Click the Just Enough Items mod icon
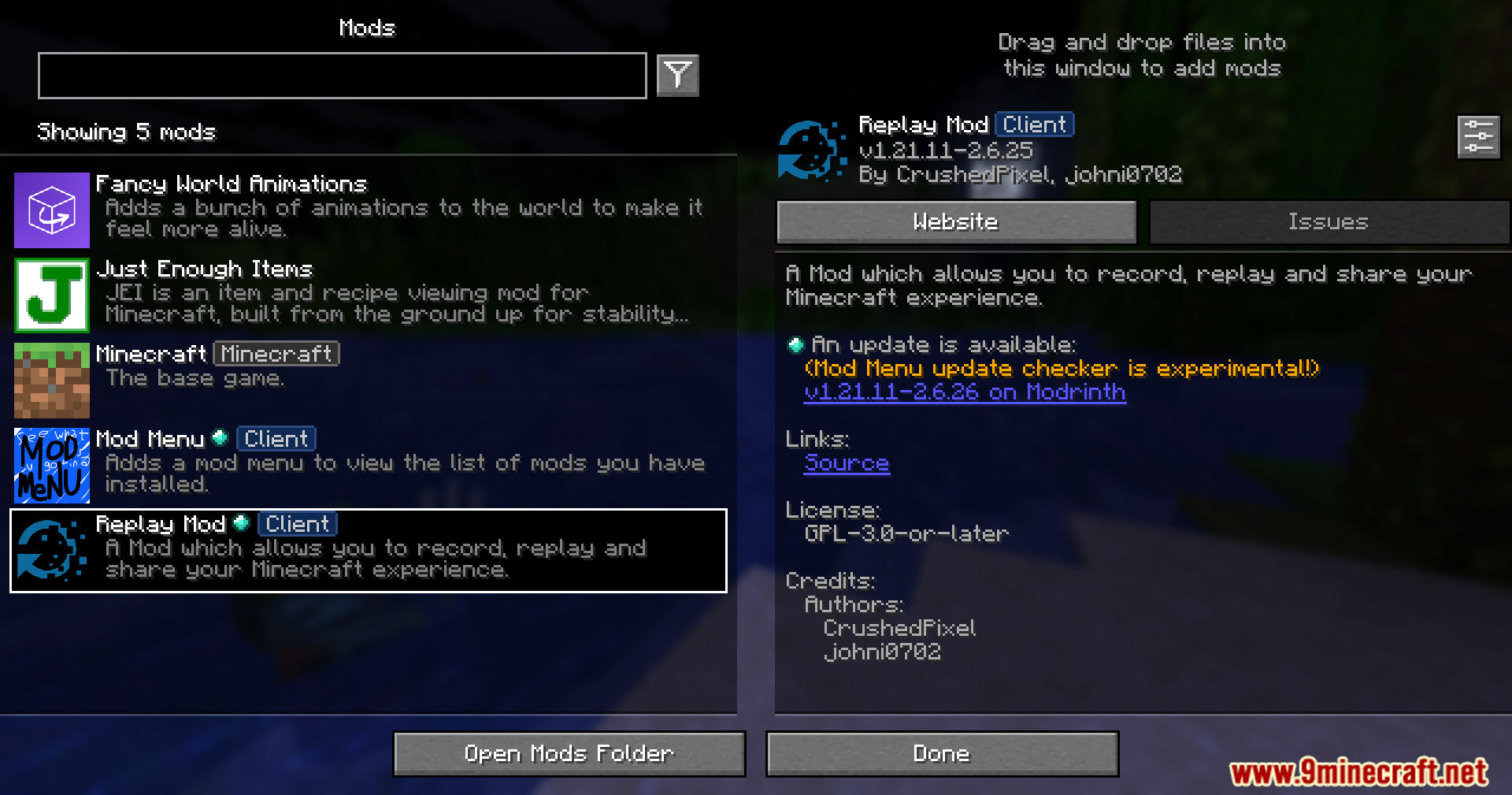 point(51,295)
